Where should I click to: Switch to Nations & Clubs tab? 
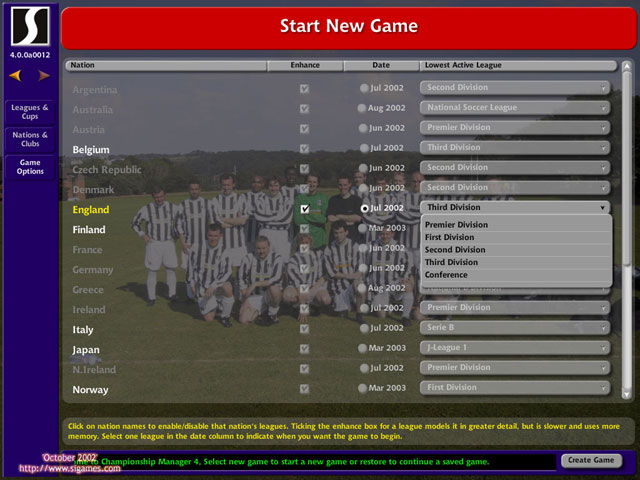tap(30, 139)
